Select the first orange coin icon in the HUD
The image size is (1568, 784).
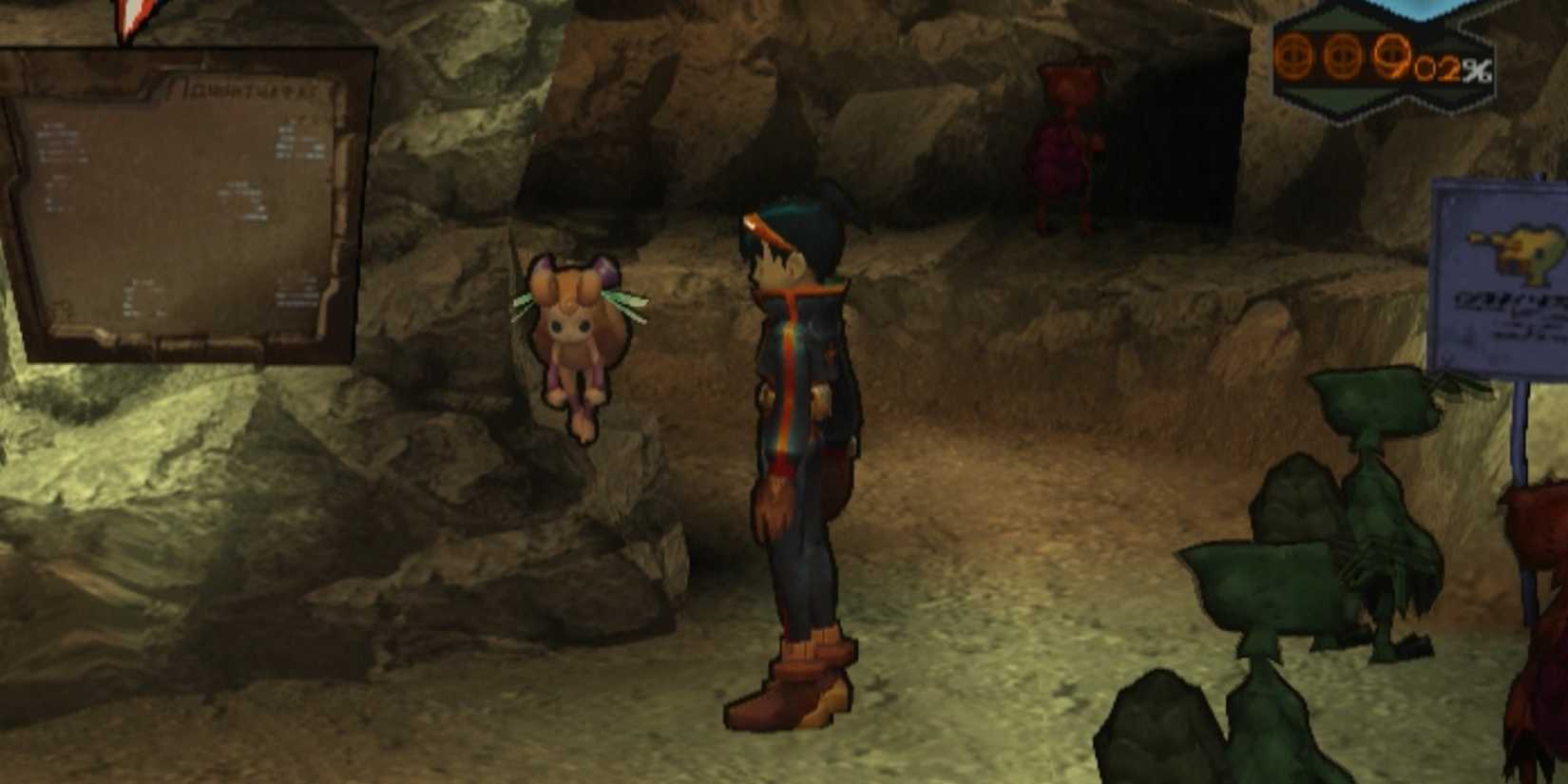pos(1292,55)
